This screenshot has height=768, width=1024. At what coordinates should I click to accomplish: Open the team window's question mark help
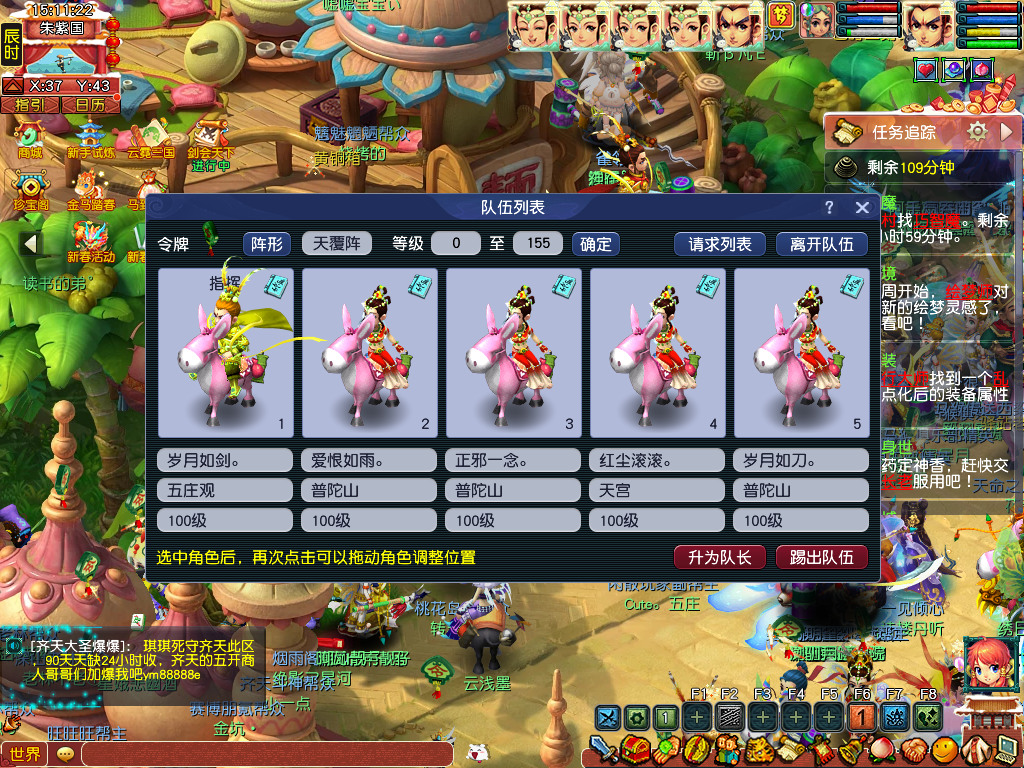tap(829, 207)
